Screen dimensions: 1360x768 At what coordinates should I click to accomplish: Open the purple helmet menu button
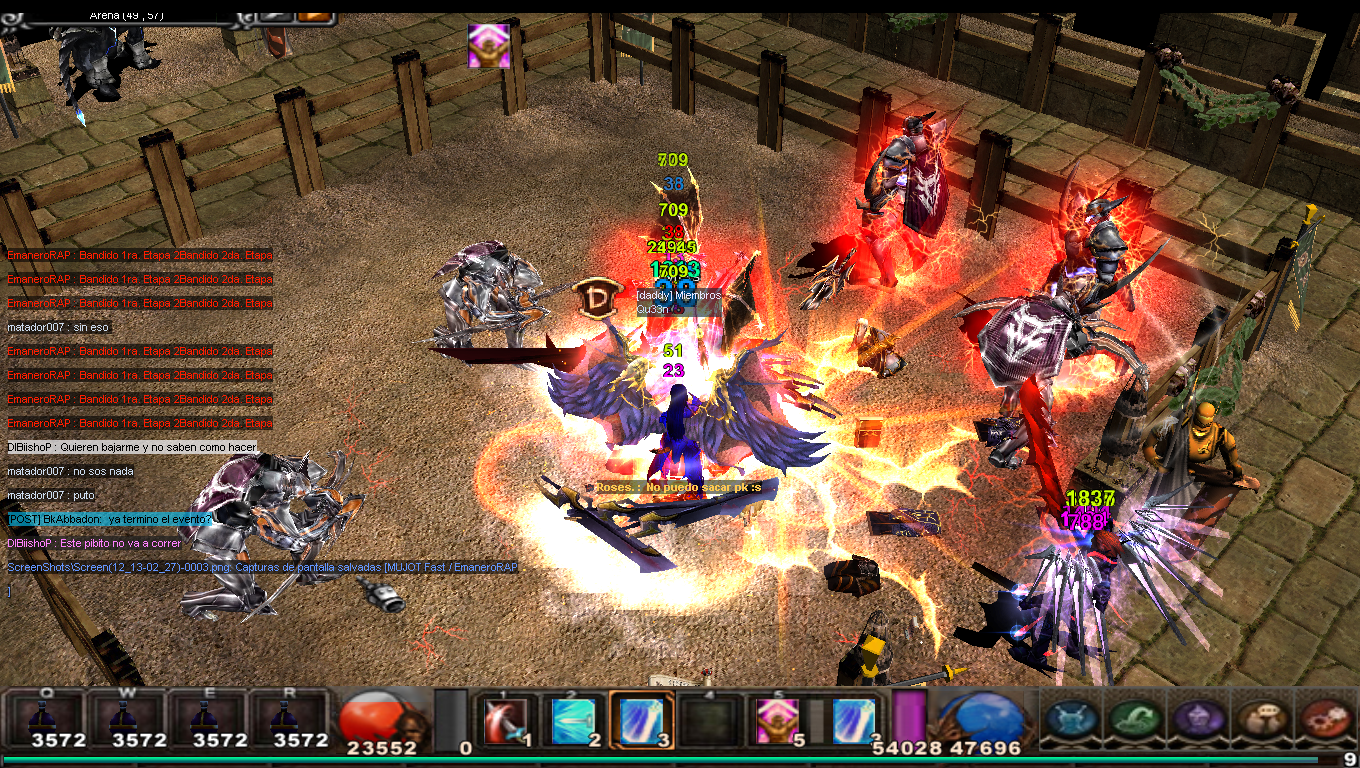[1197, 718]
